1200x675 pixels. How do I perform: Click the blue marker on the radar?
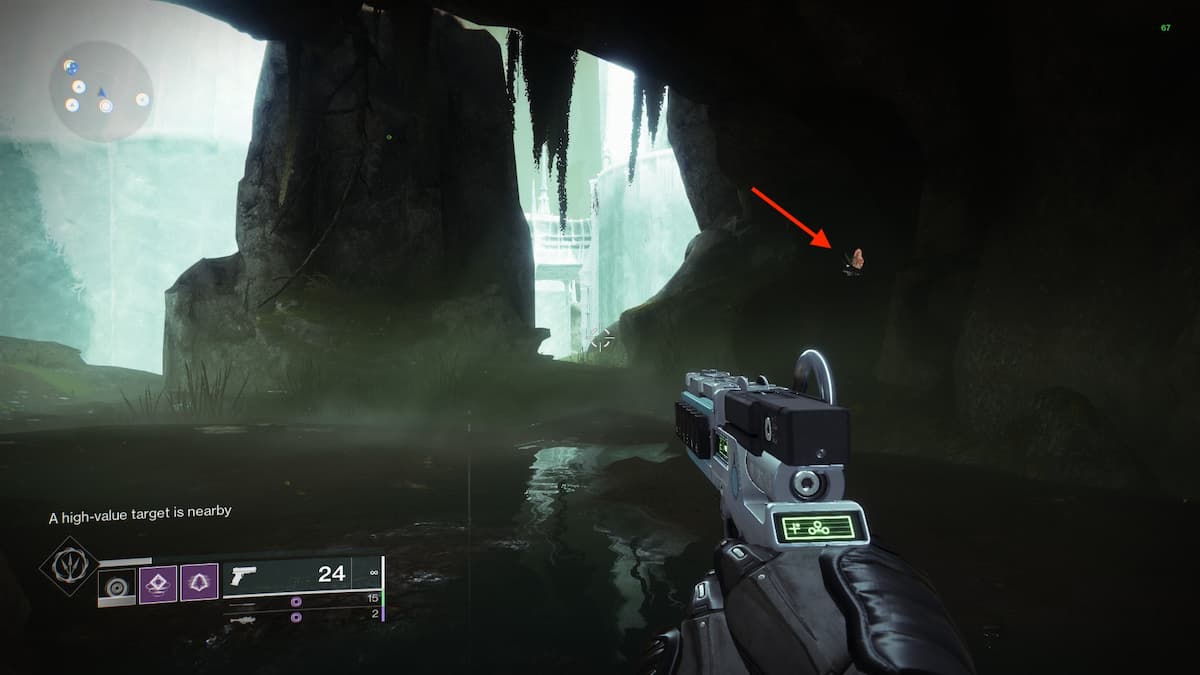[101, 93]
